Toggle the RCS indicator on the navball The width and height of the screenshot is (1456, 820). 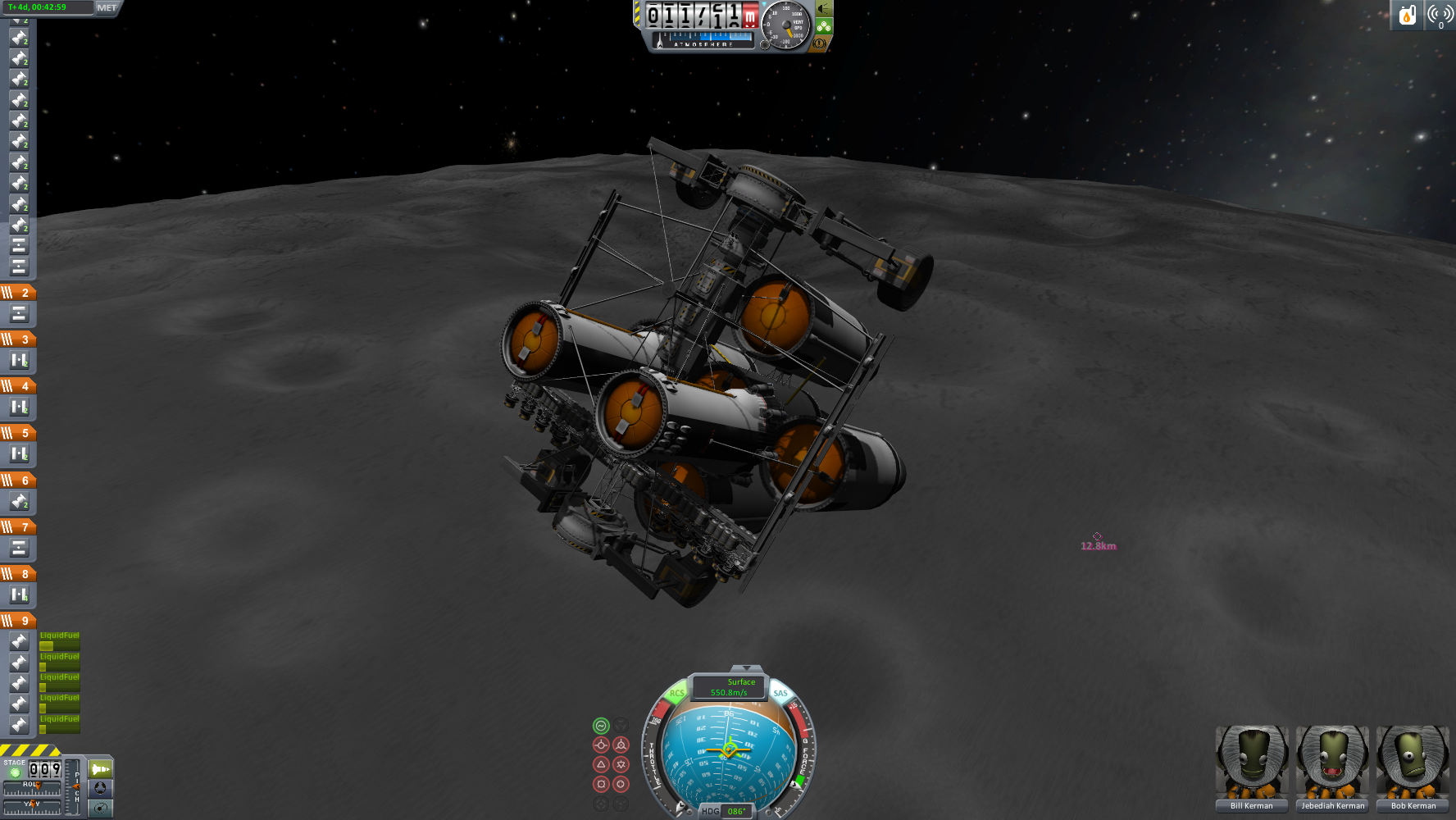[x=676, y=694]
